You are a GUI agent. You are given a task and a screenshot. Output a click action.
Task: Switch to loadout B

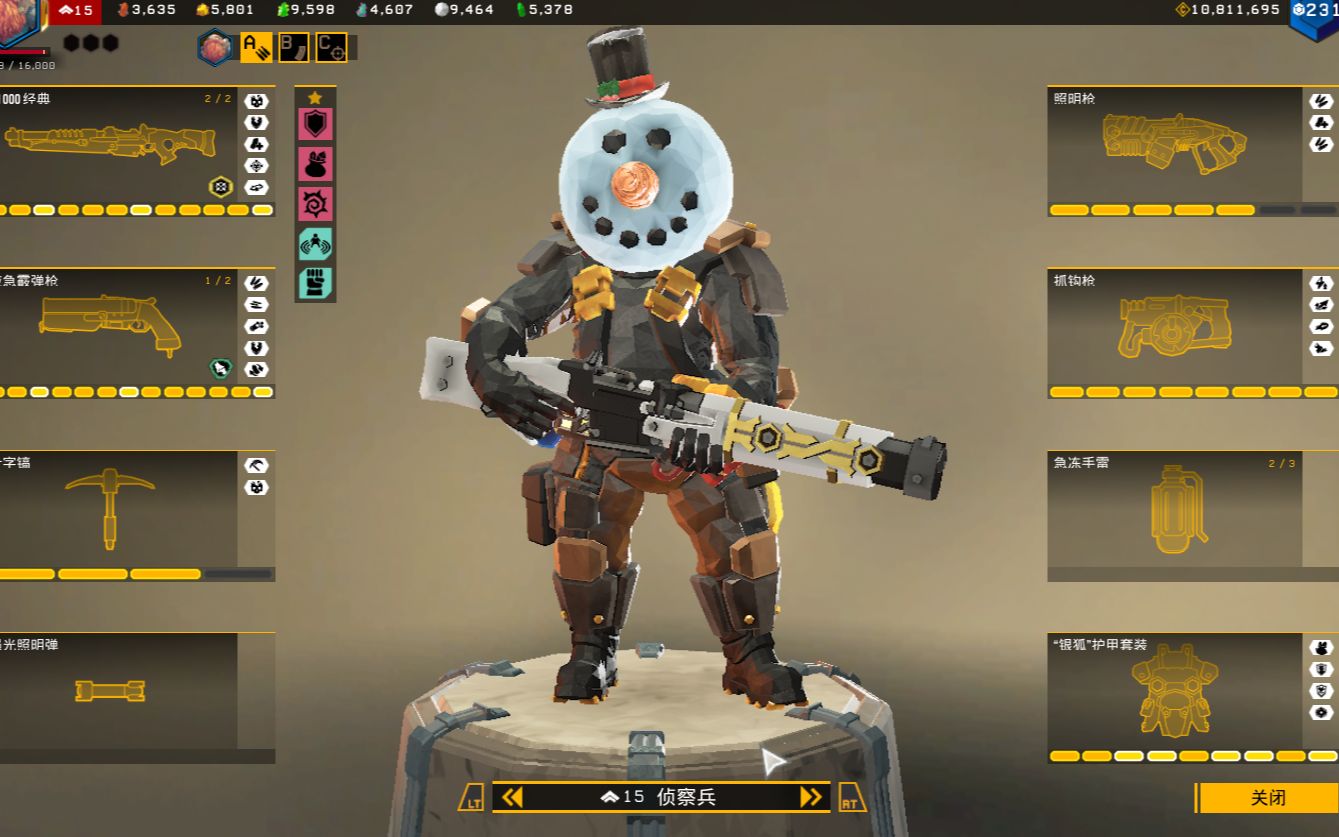click(x=293, y=47)
